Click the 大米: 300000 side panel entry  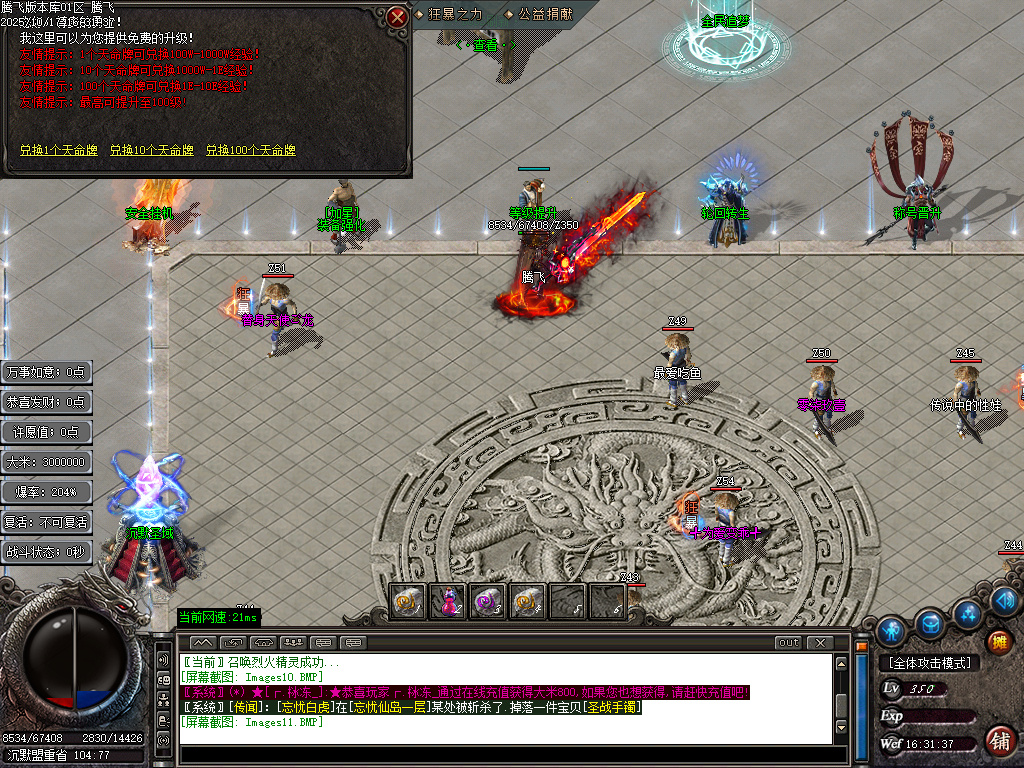(47, 462)
